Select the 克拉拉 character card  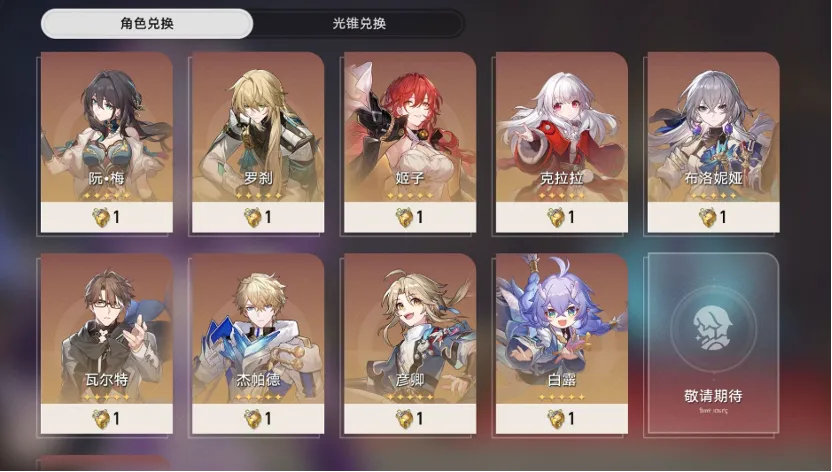[561, 141]
